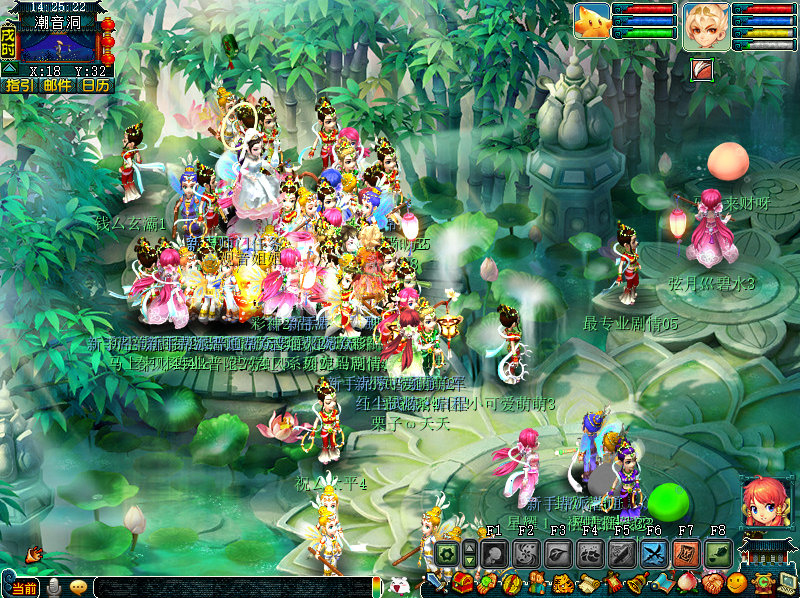Open the 日历 calendar
The width and height of the screenshot is (800, 598).
click(x=96, y=86)
